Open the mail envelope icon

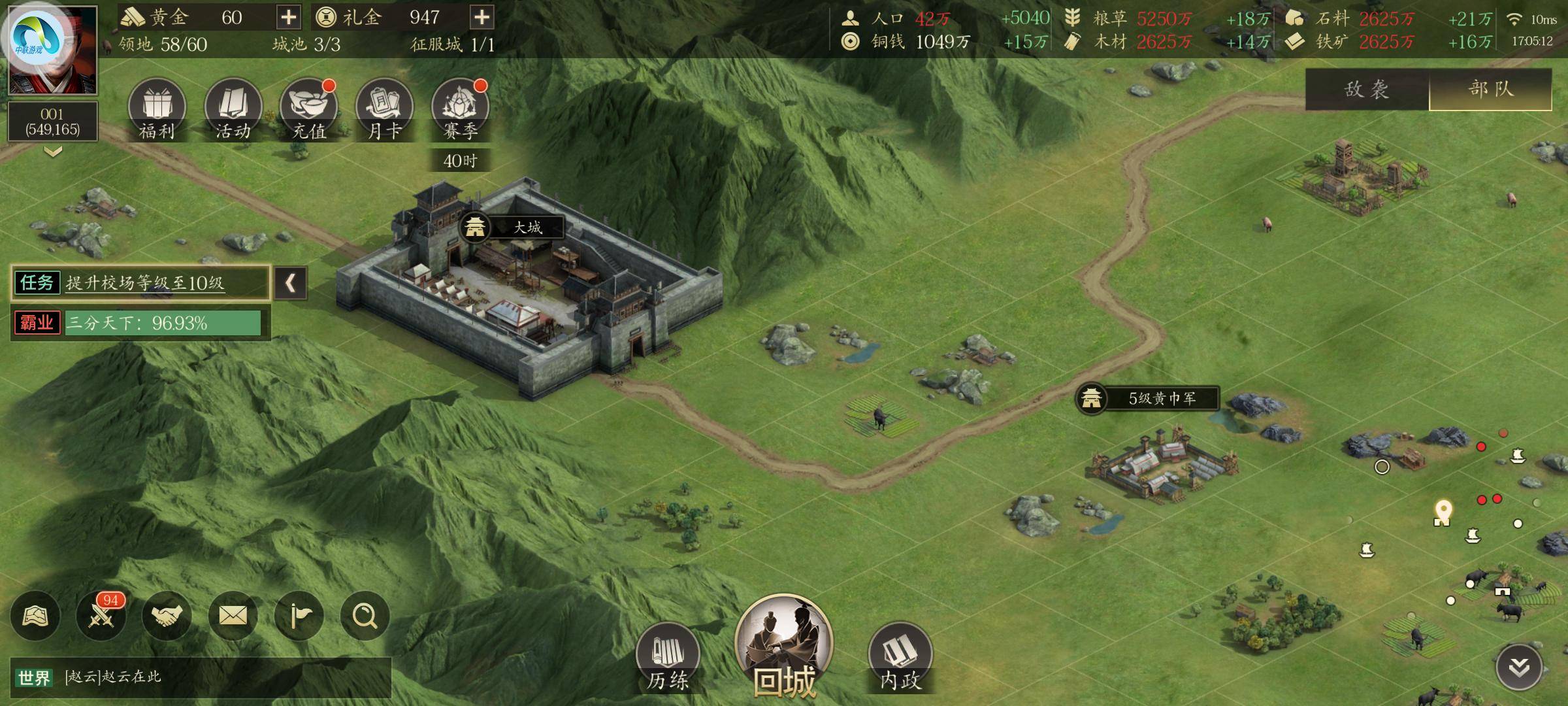pos(233,616)
